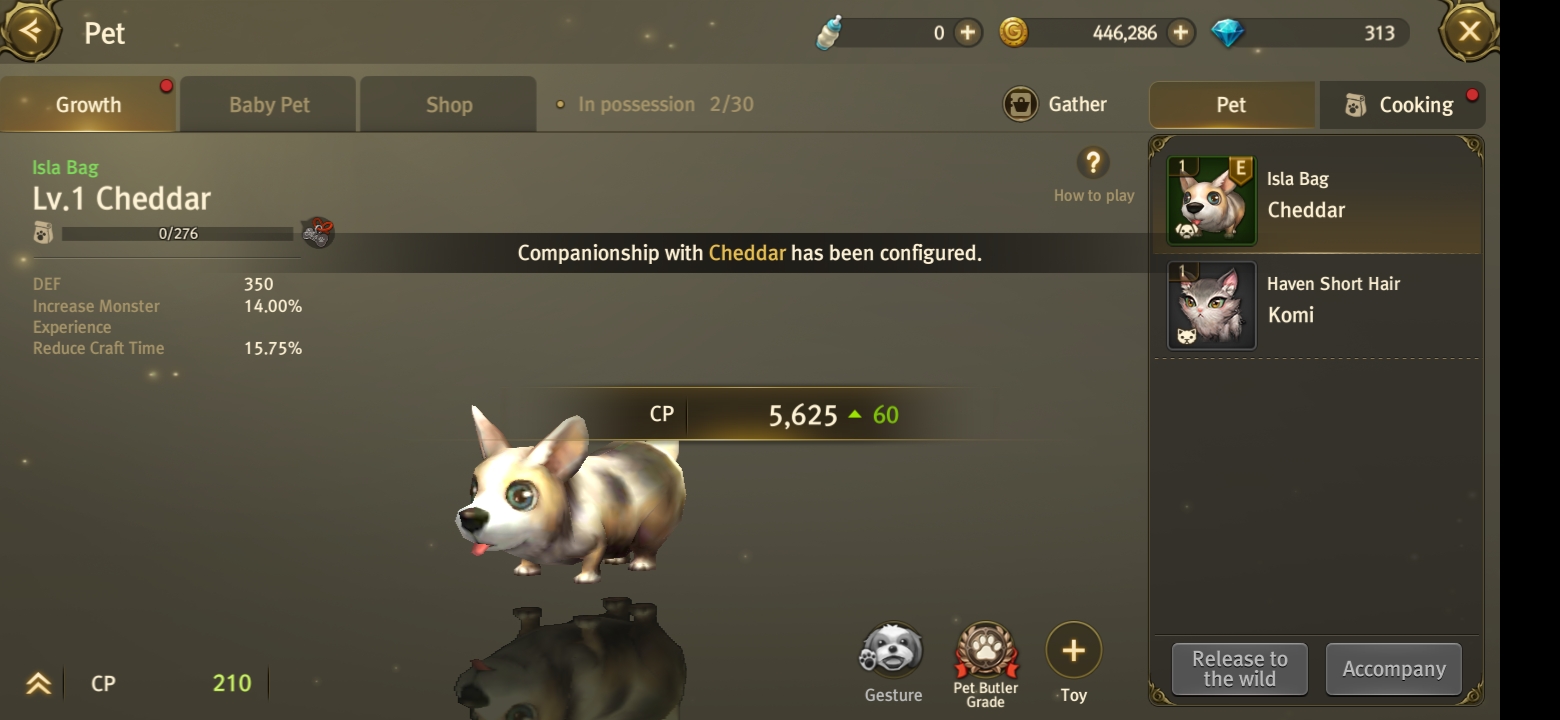Go back using the arrow button

(x=31, y=31)
